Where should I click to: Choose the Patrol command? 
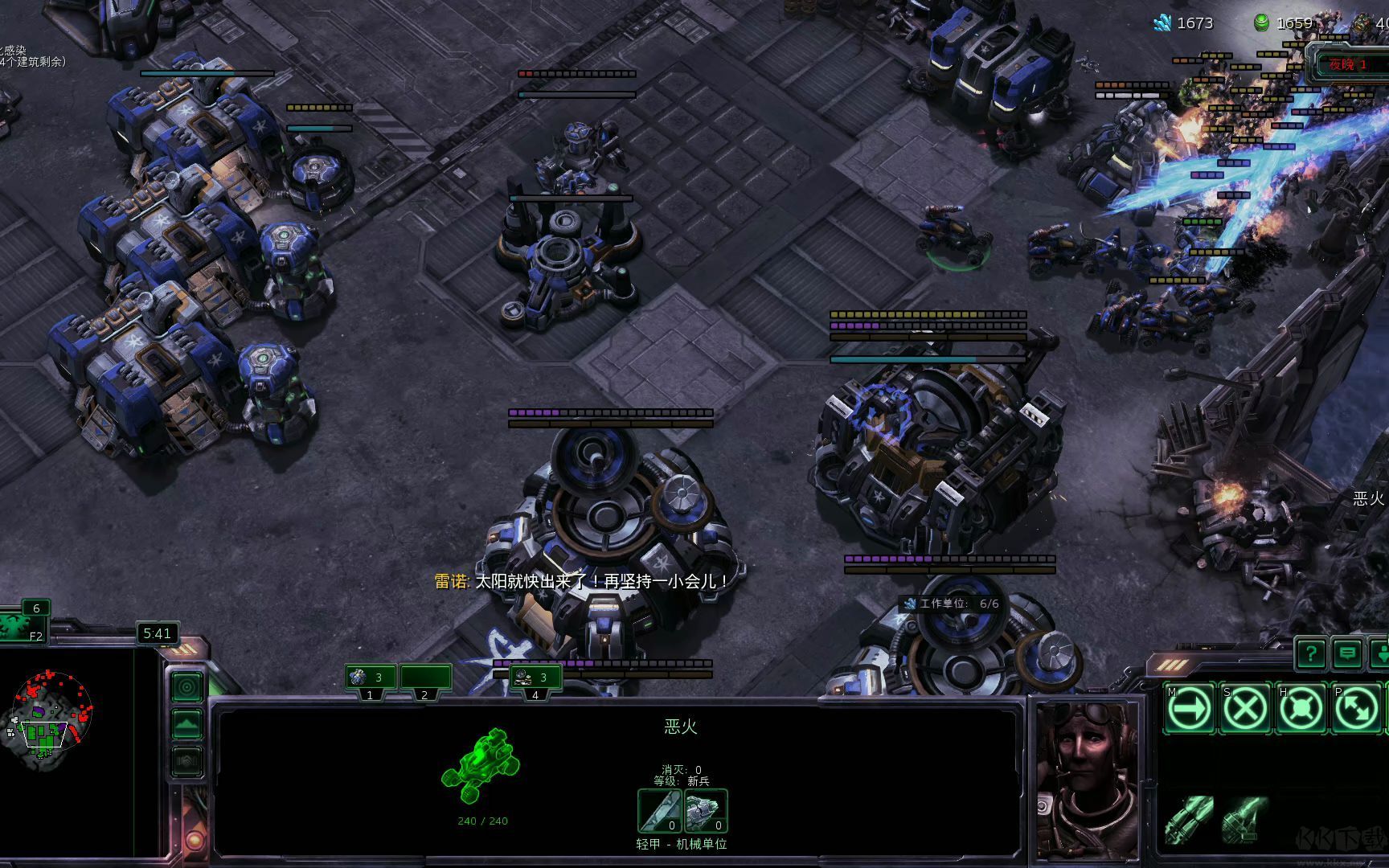click(x=1355, y=709)
